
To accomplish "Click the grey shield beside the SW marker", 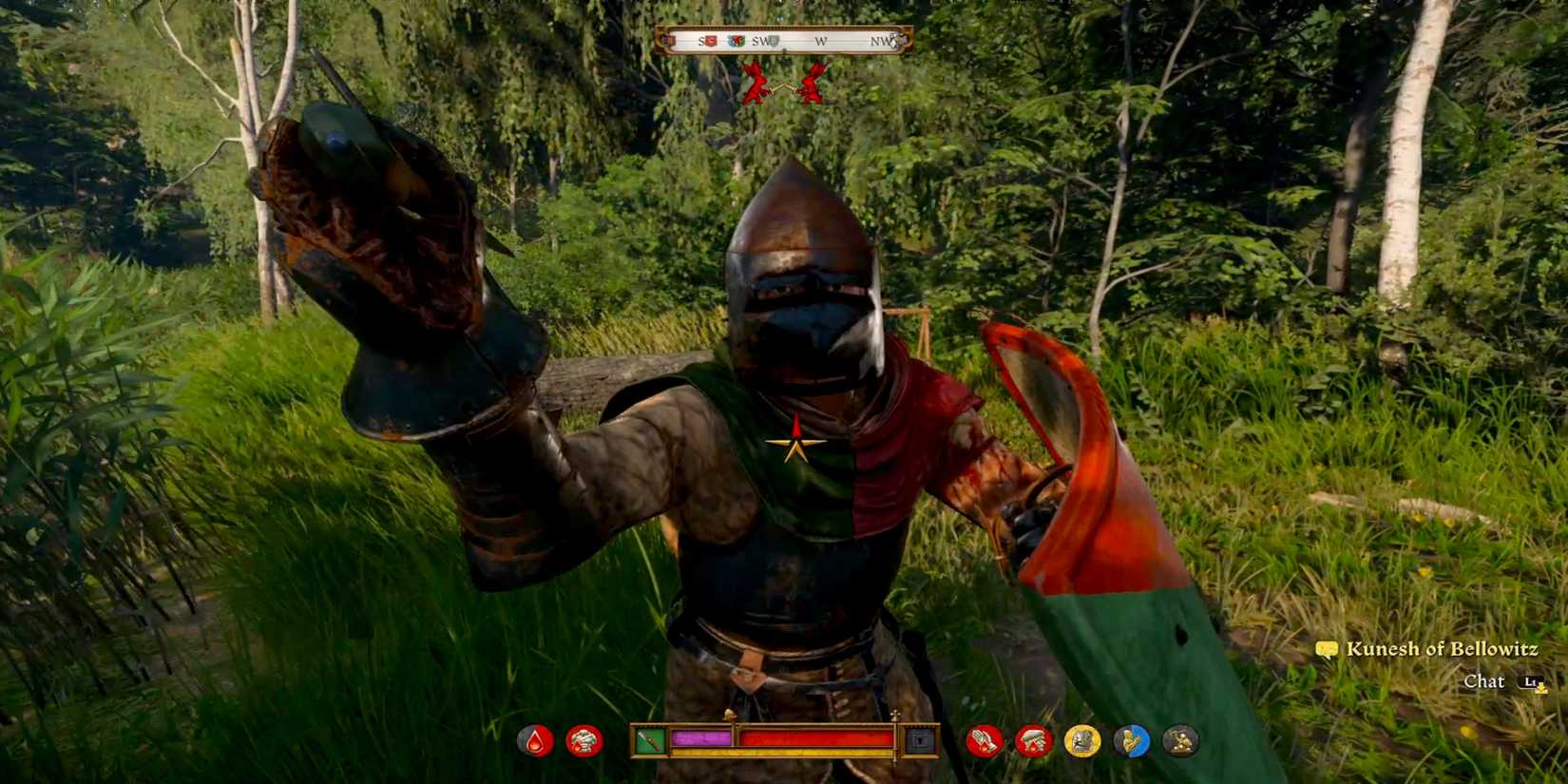I will [774, 41].
